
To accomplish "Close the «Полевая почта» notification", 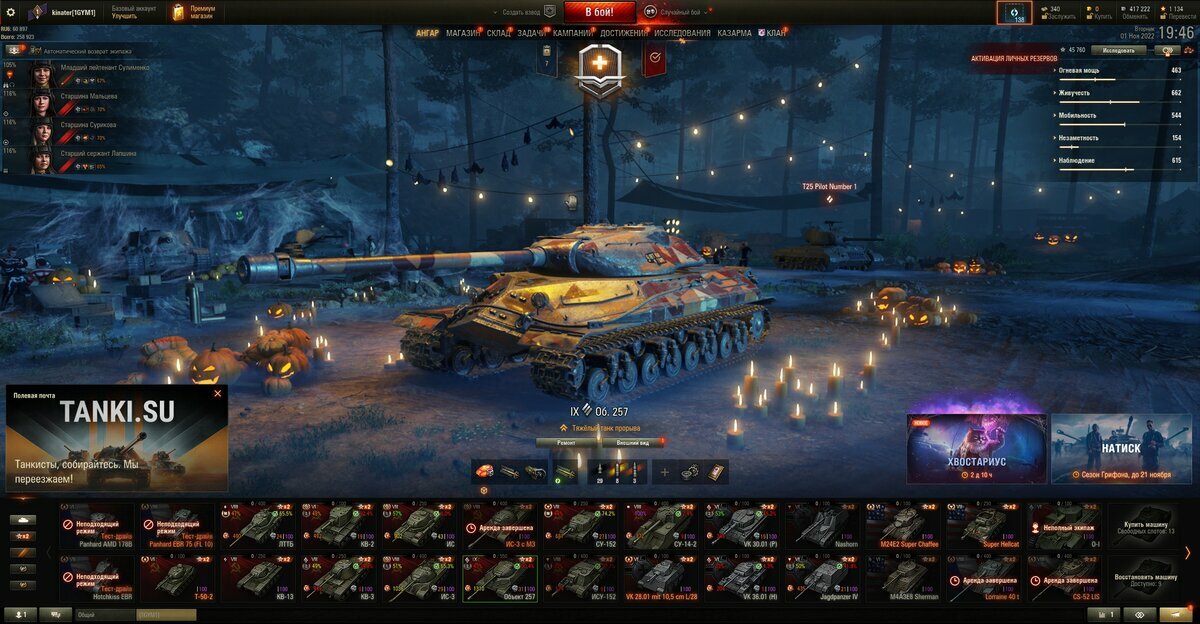I will click(x=217, y=394).
